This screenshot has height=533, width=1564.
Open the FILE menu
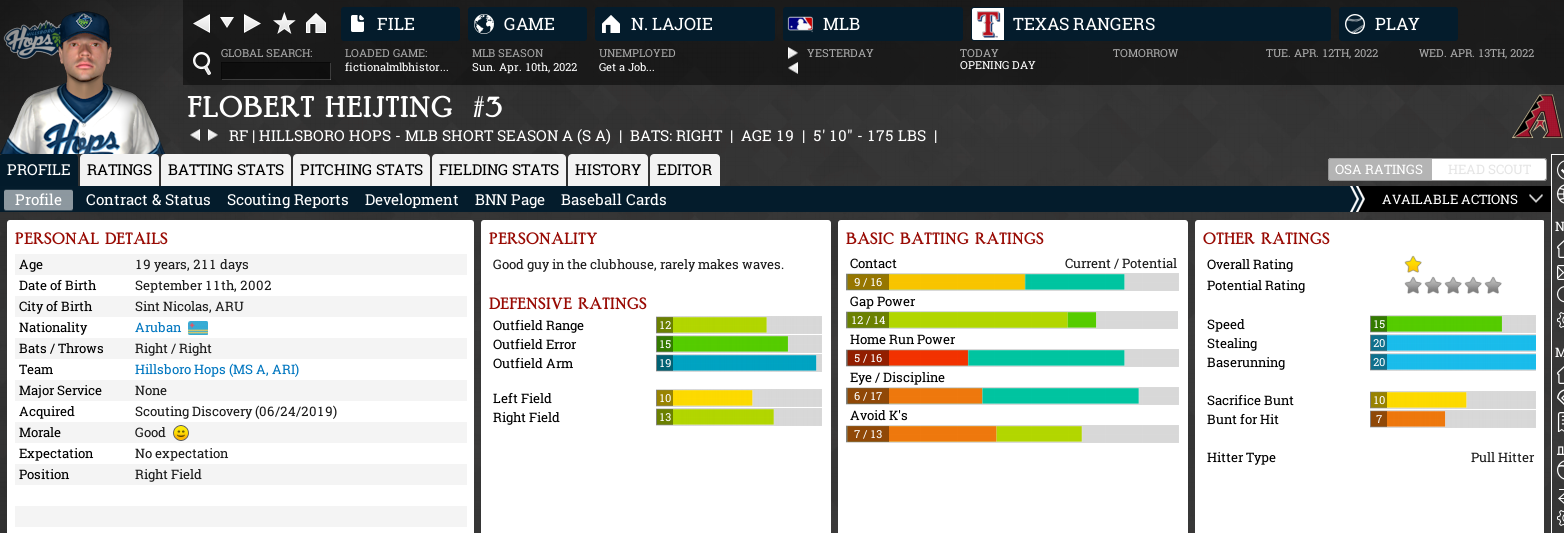[x=400, y=24]
